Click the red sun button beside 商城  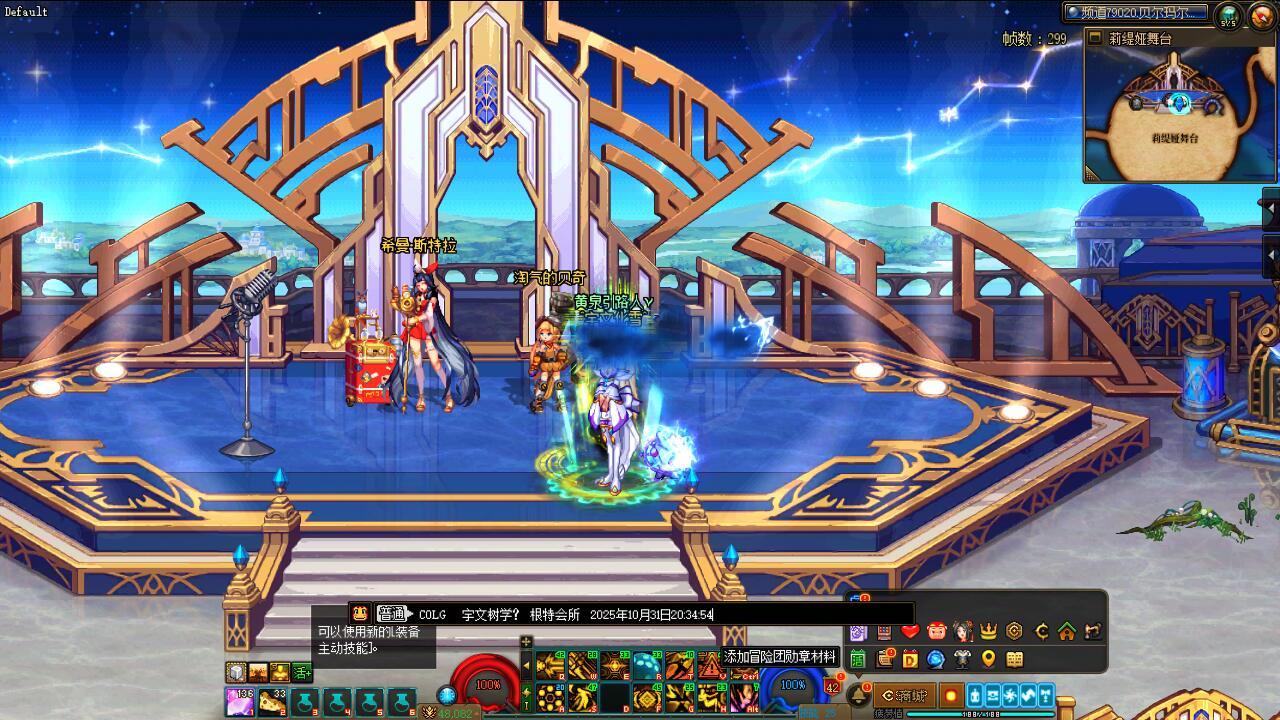tap(950, 695)
